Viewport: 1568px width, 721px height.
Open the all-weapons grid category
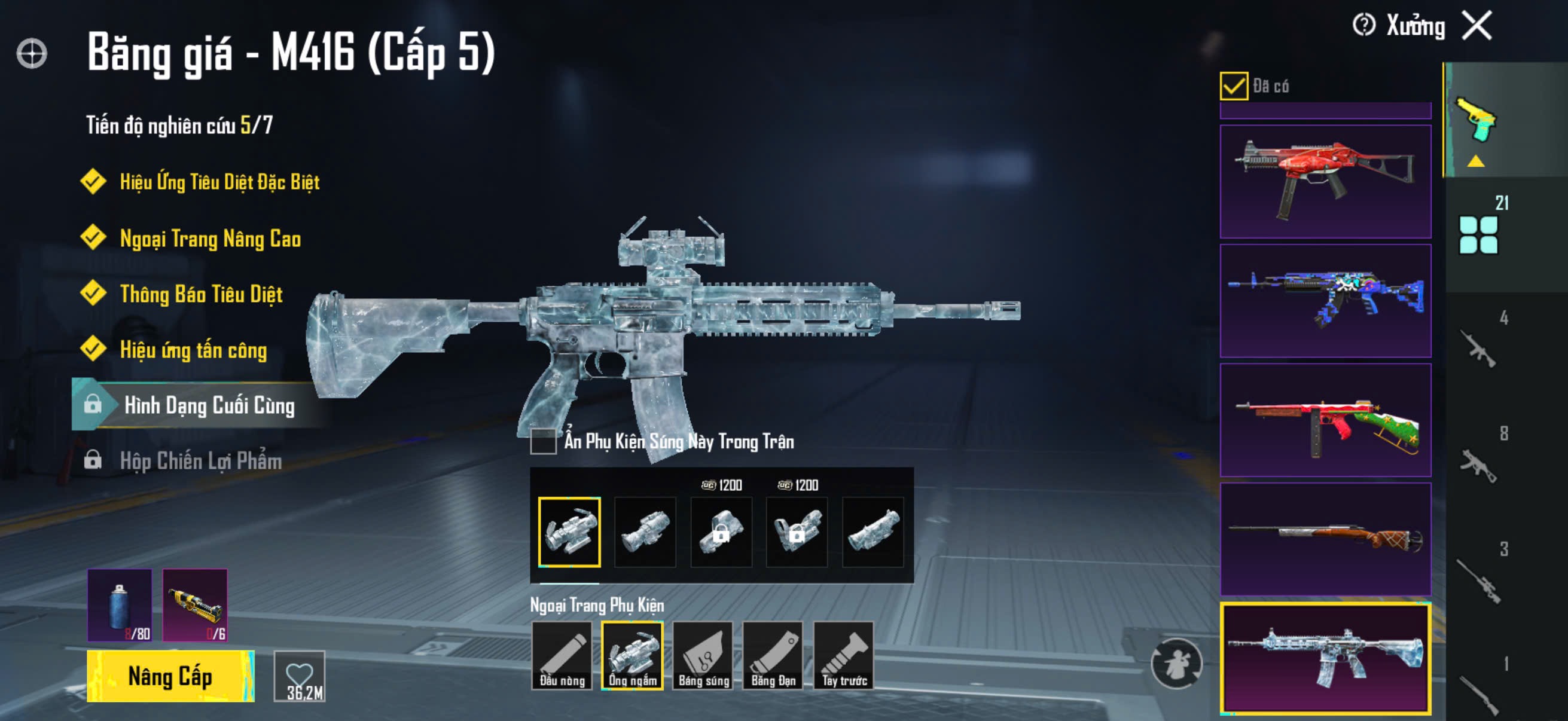click(x=1478, y=234)
